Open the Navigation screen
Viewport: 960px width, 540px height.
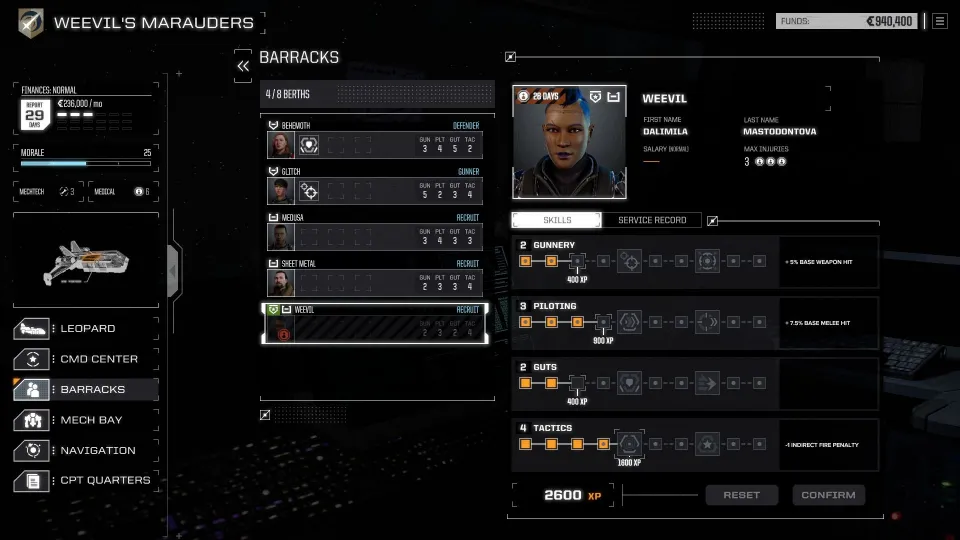tap(86, 450)
